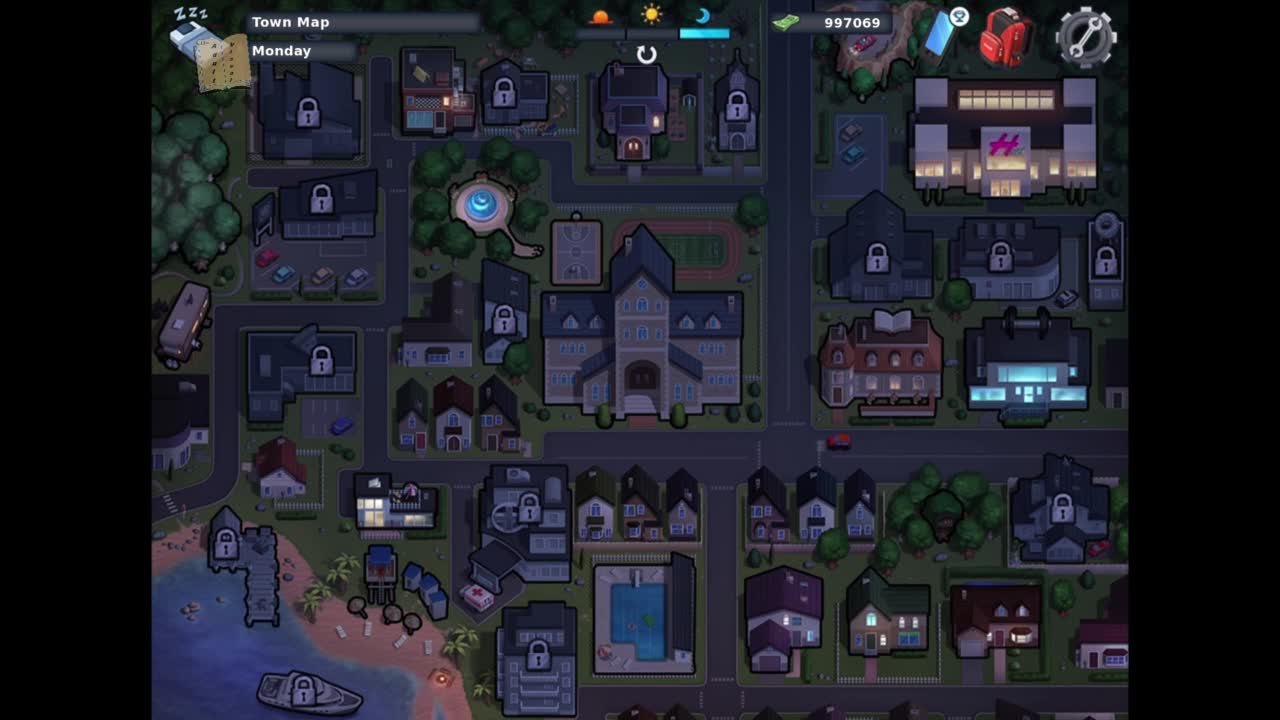Open the settings gear and wrench icon

[x=1086, y=37]
